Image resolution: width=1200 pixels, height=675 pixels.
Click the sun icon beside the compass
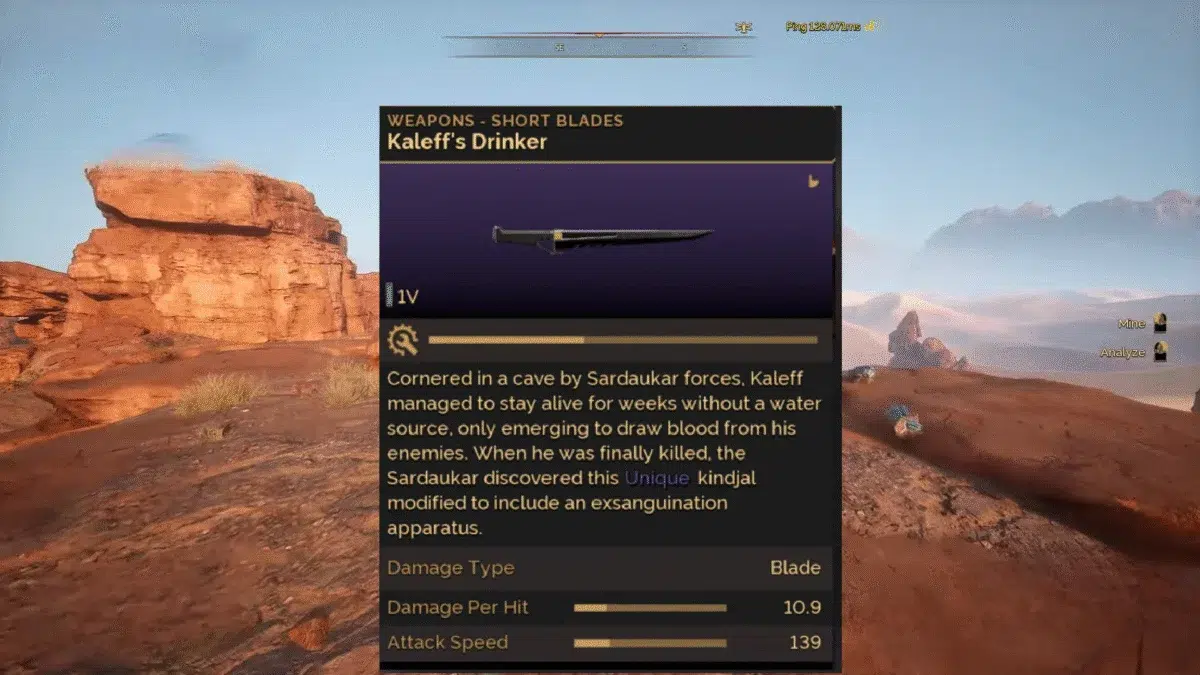tap(743, 27)
